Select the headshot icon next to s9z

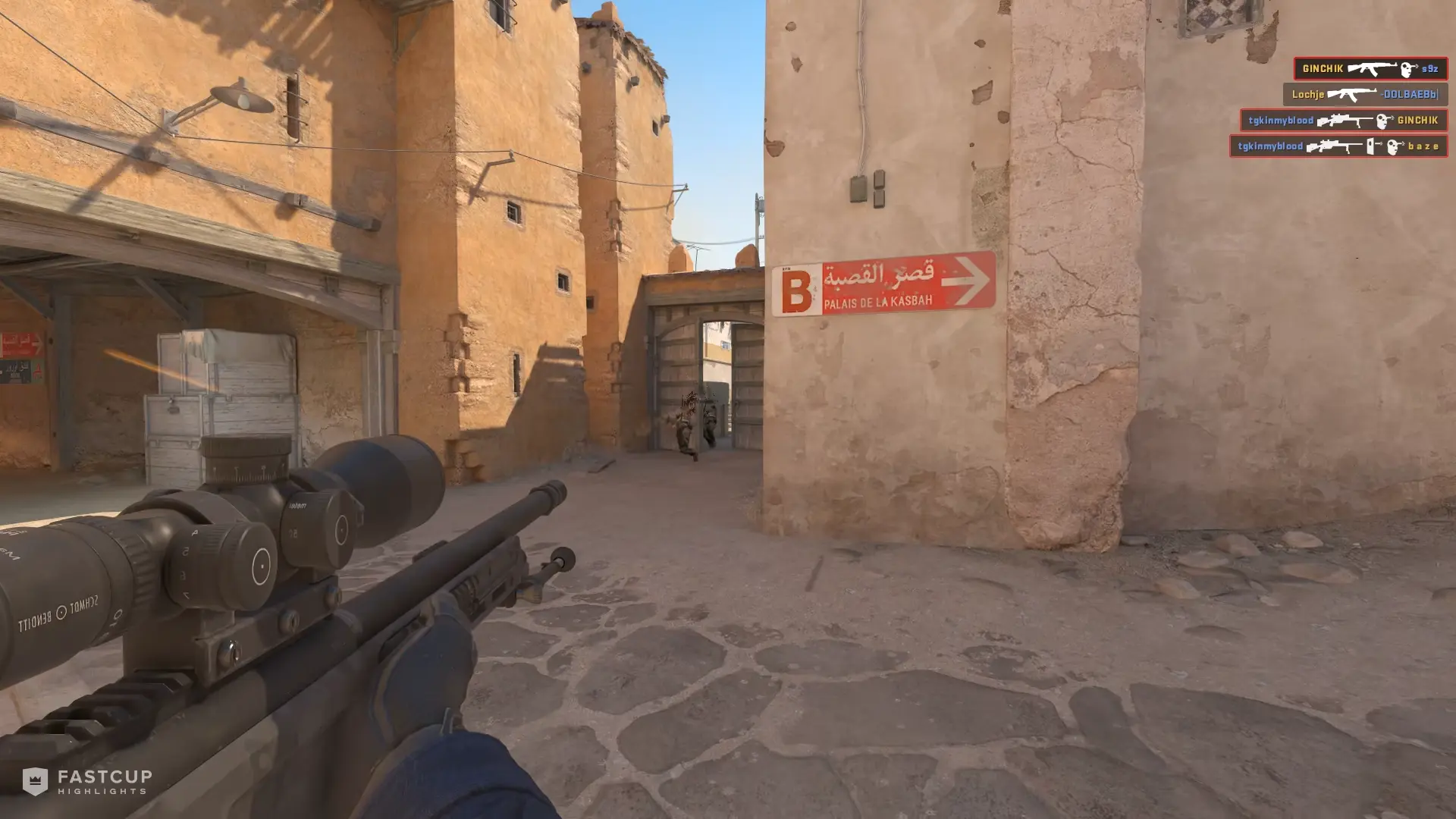pos(1407,69)
